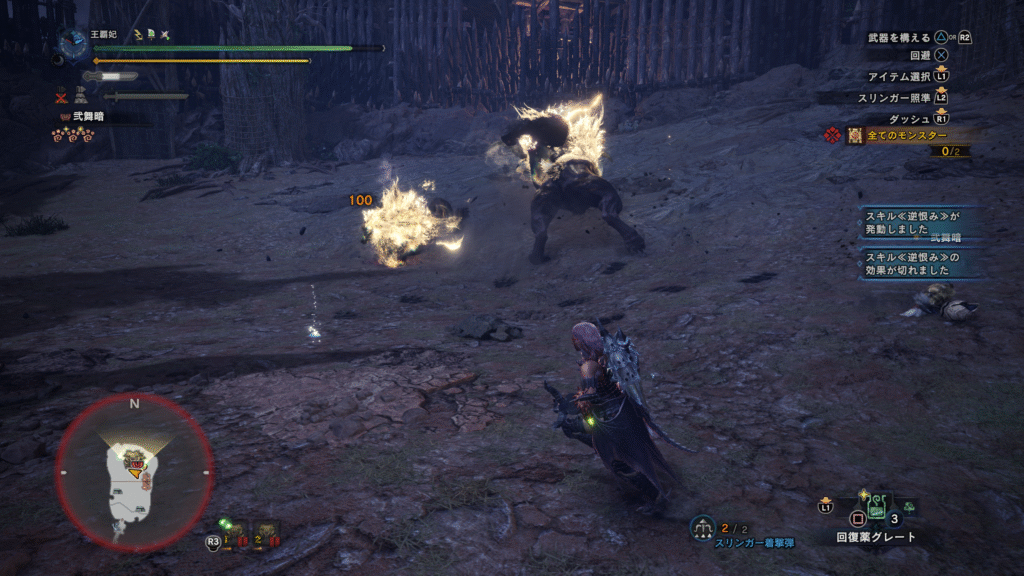Click the quest clock emblem beside 王覇妃
This screenshot has width=1024, height=576.
tap(72, 42)
